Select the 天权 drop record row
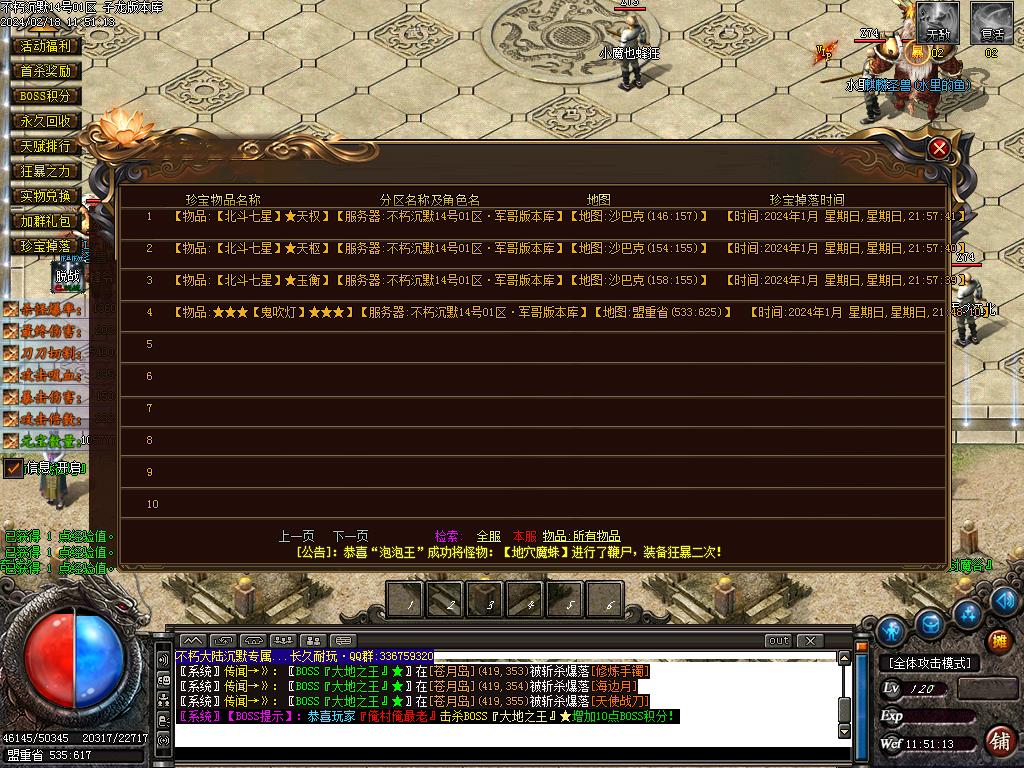Screen dimensions: 1024x768 click(x=440, y=216)
